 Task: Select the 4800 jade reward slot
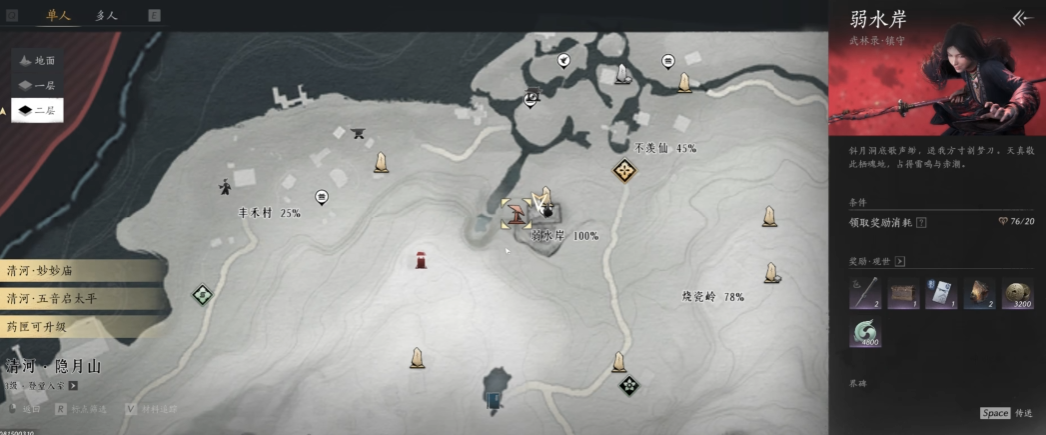click(x=865, y=332)
